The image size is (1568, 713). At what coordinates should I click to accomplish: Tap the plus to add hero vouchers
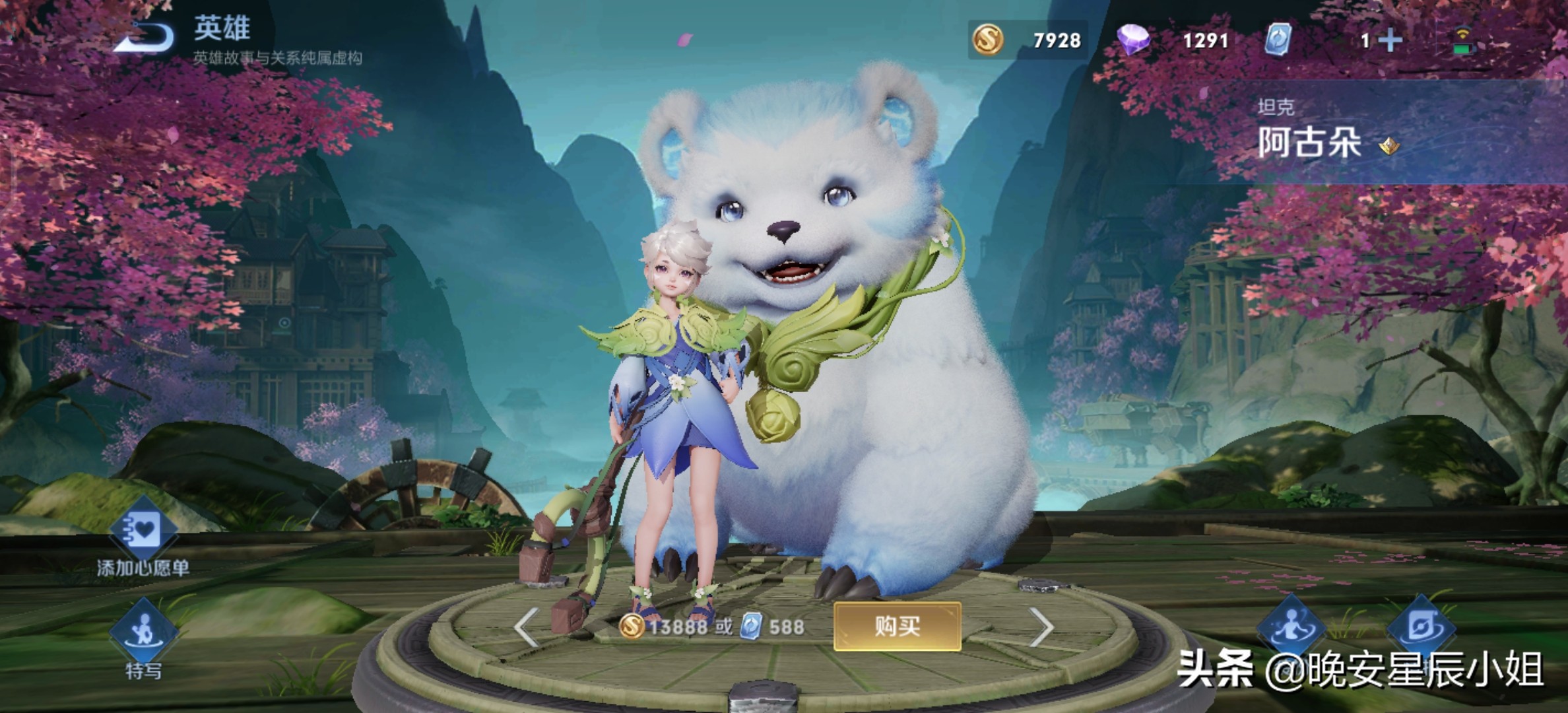1390,41
